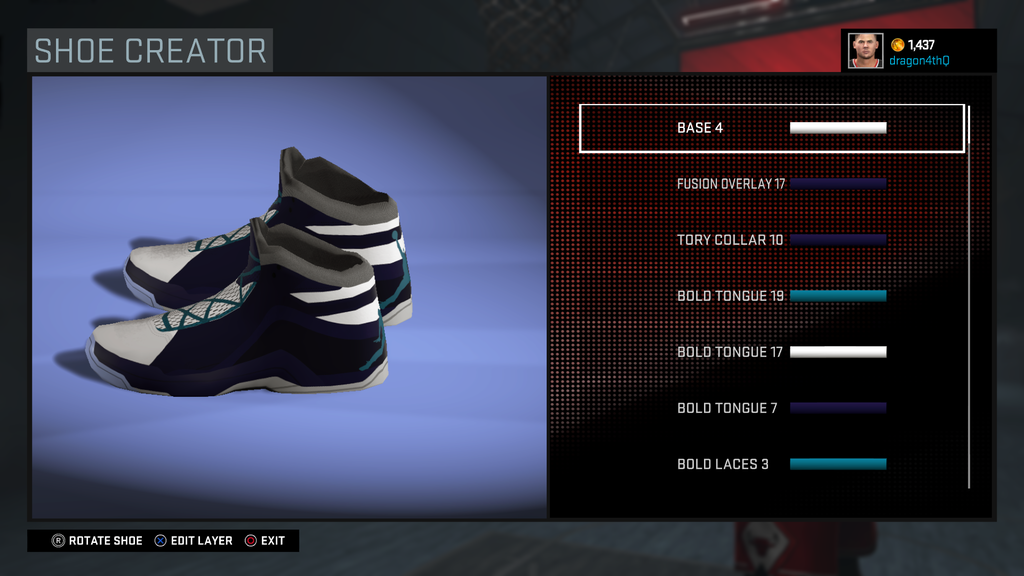Choose the Fusion Overlay 17 layer
The image size is (1024, 576).
pyautogui.click(x=771, y=184)
